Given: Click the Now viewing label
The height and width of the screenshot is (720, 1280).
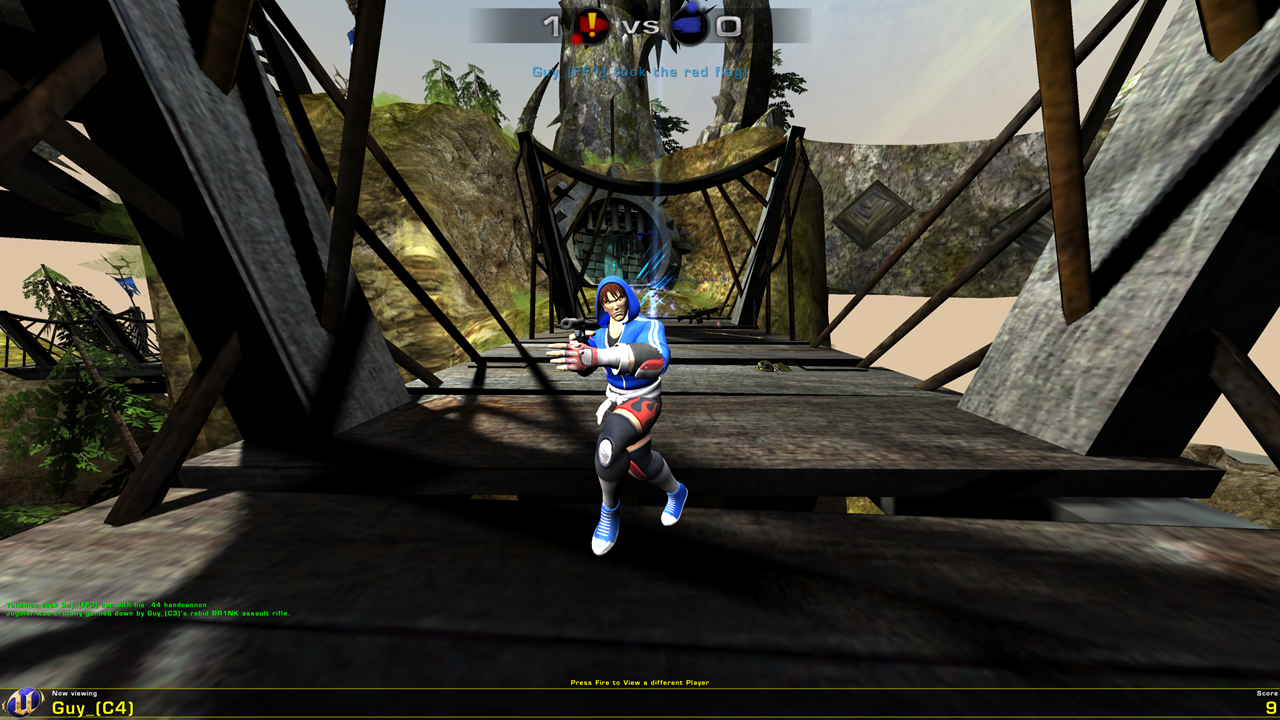Looking at the screenshot, I should pyautogui.click(x=74, y=694).
